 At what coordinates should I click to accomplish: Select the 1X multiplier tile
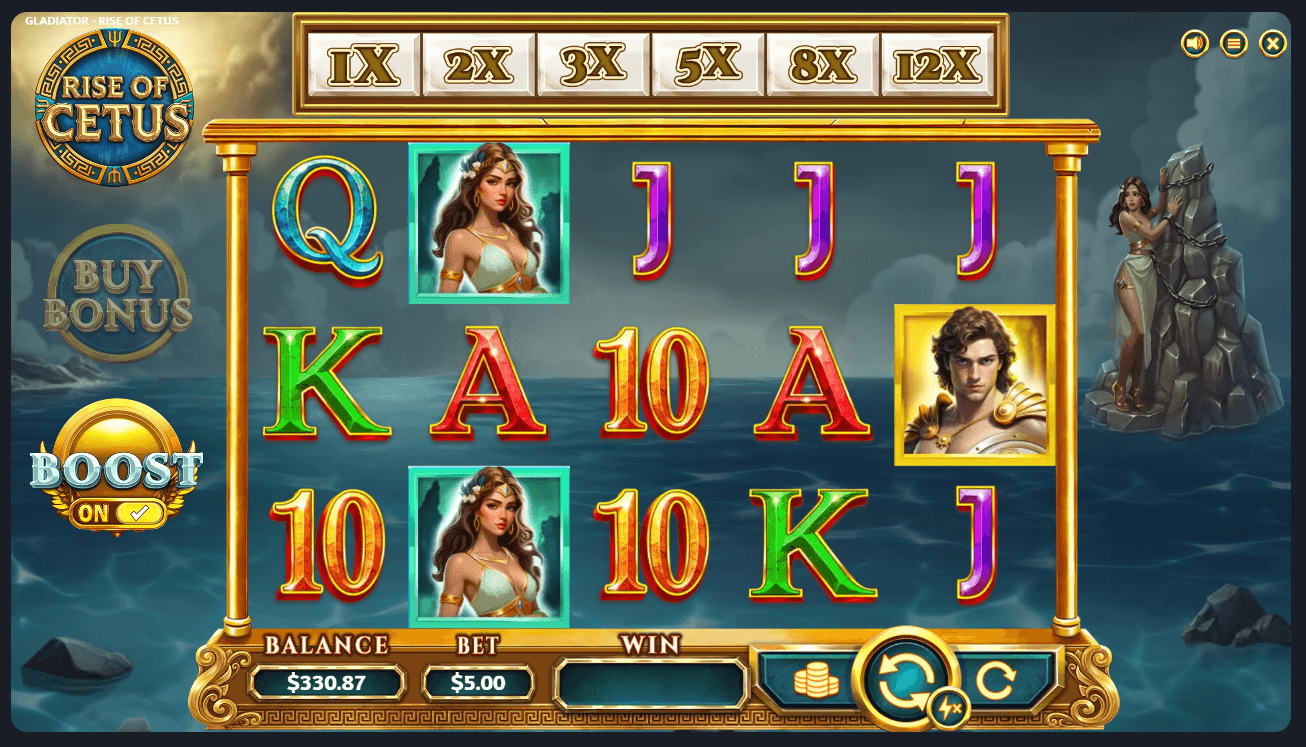click(361, 63)
